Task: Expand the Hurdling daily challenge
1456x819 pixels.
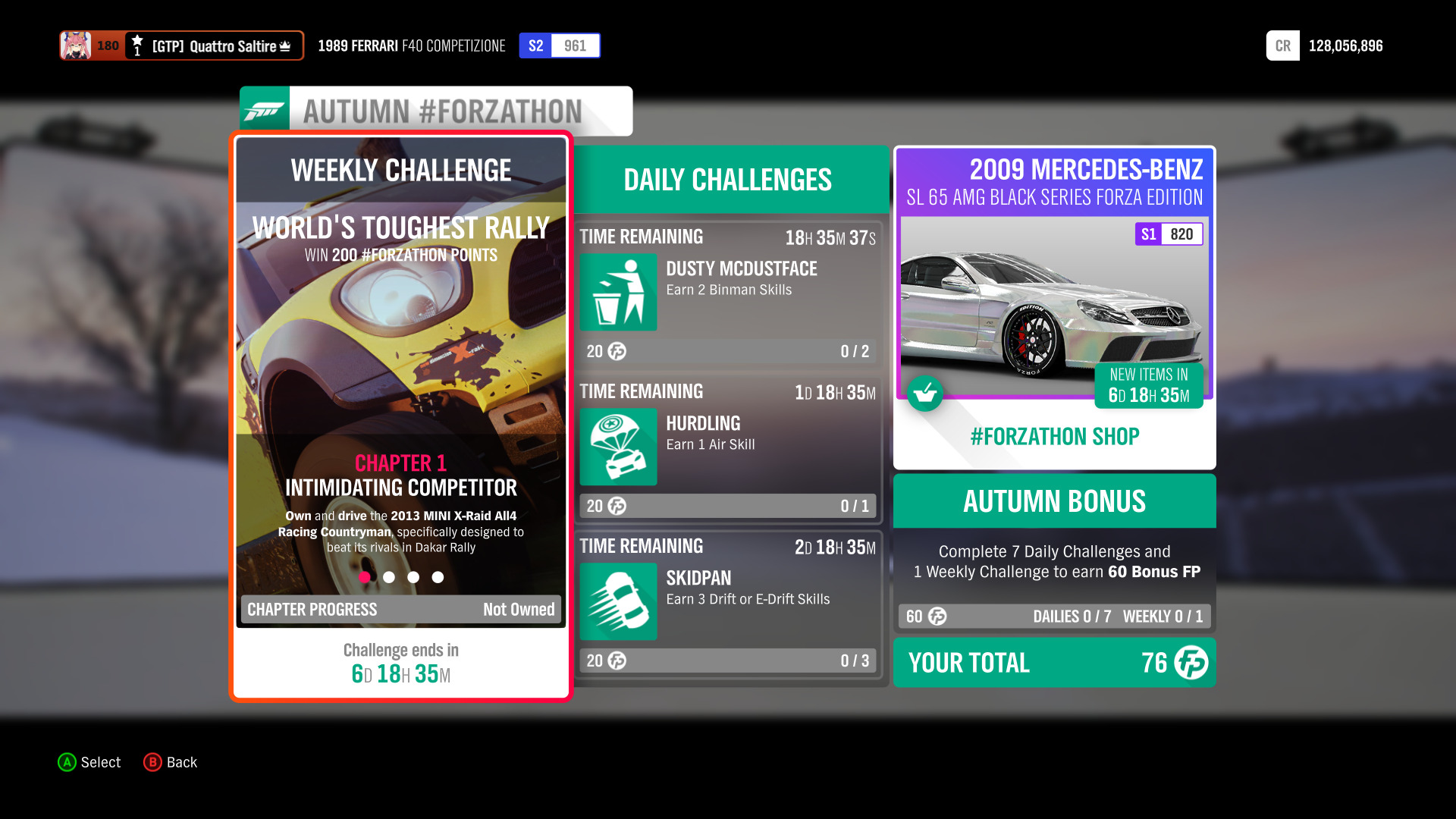Action: click(728, 447)
